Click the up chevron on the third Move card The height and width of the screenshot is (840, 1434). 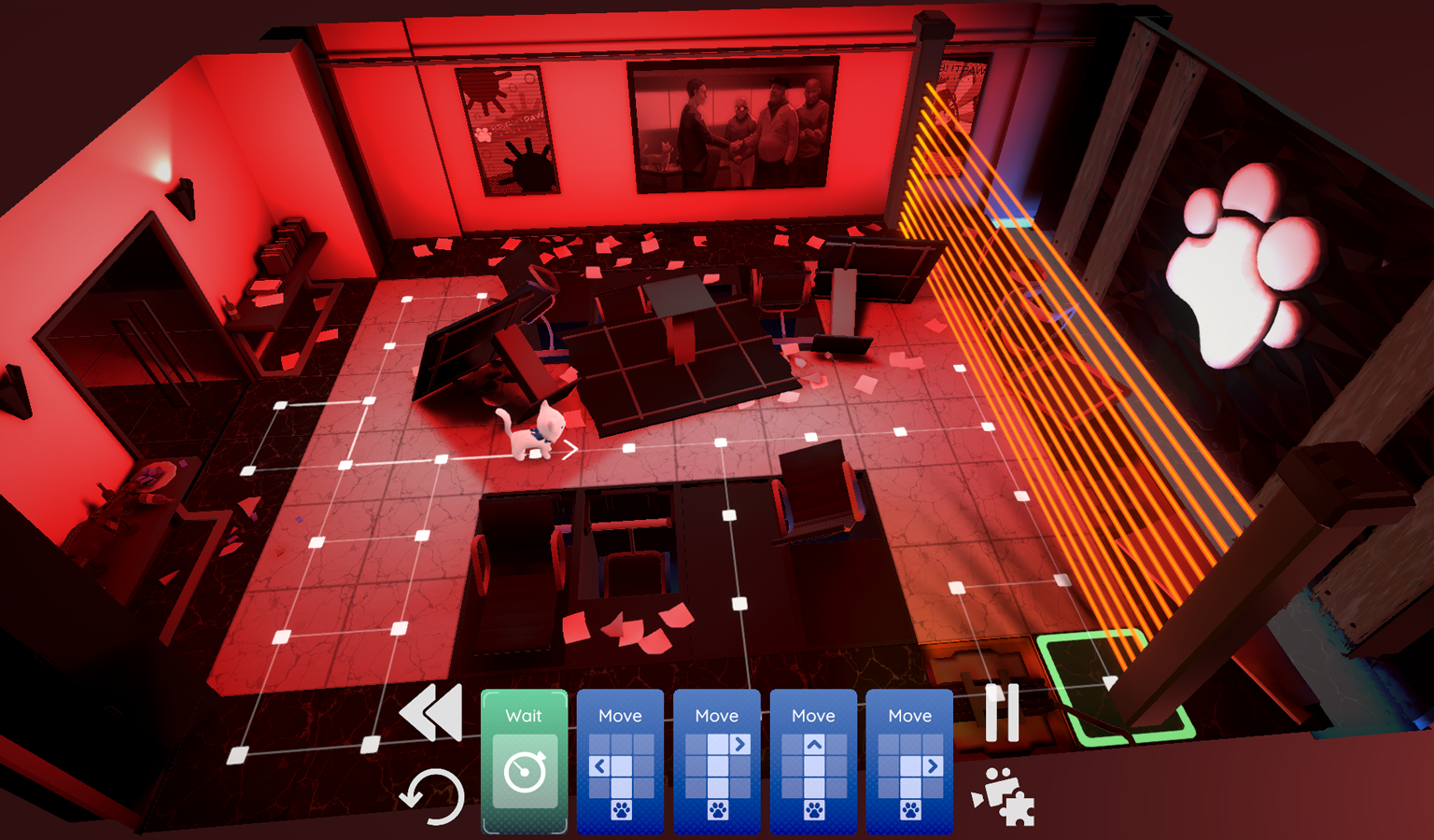pyautogui.click(x=813, y=743)
